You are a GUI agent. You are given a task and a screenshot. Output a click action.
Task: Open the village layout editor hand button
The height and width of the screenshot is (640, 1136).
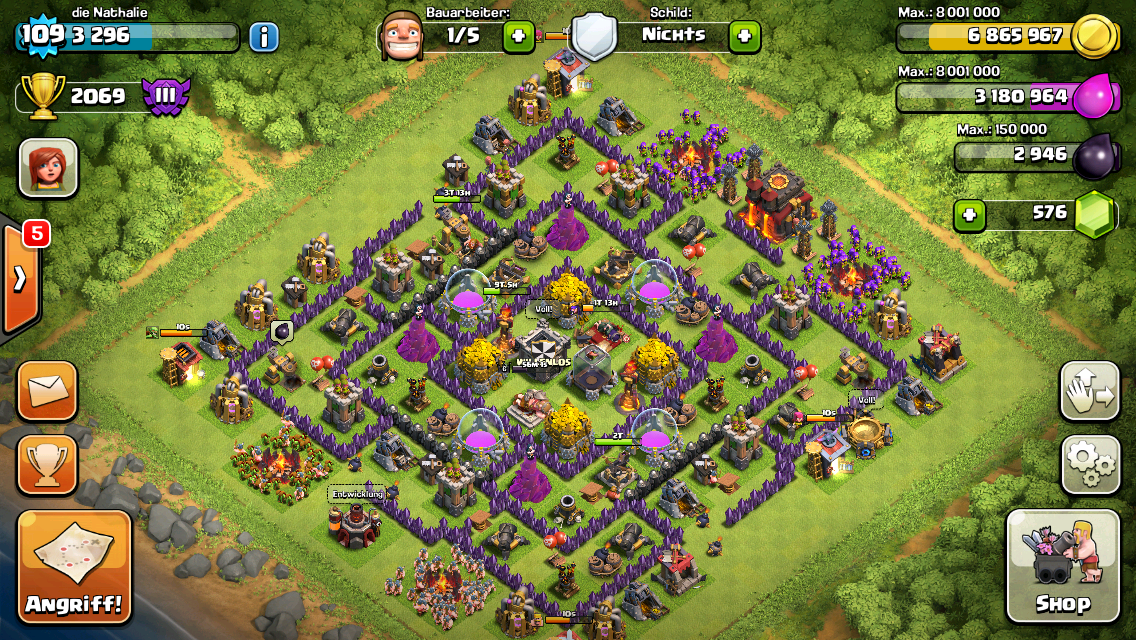coord(1089,391)
